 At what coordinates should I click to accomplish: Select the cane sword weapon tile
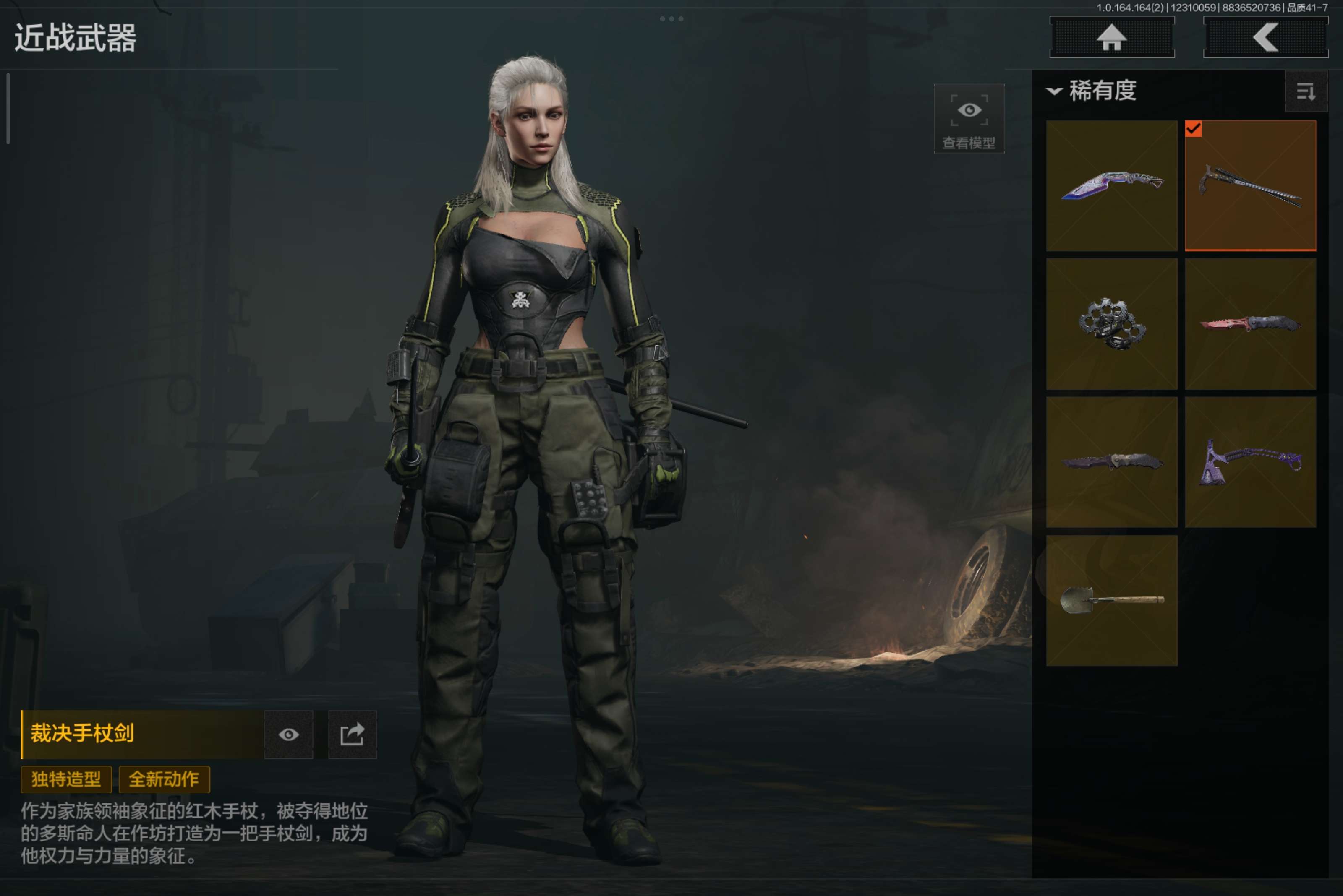point(1250,186)
